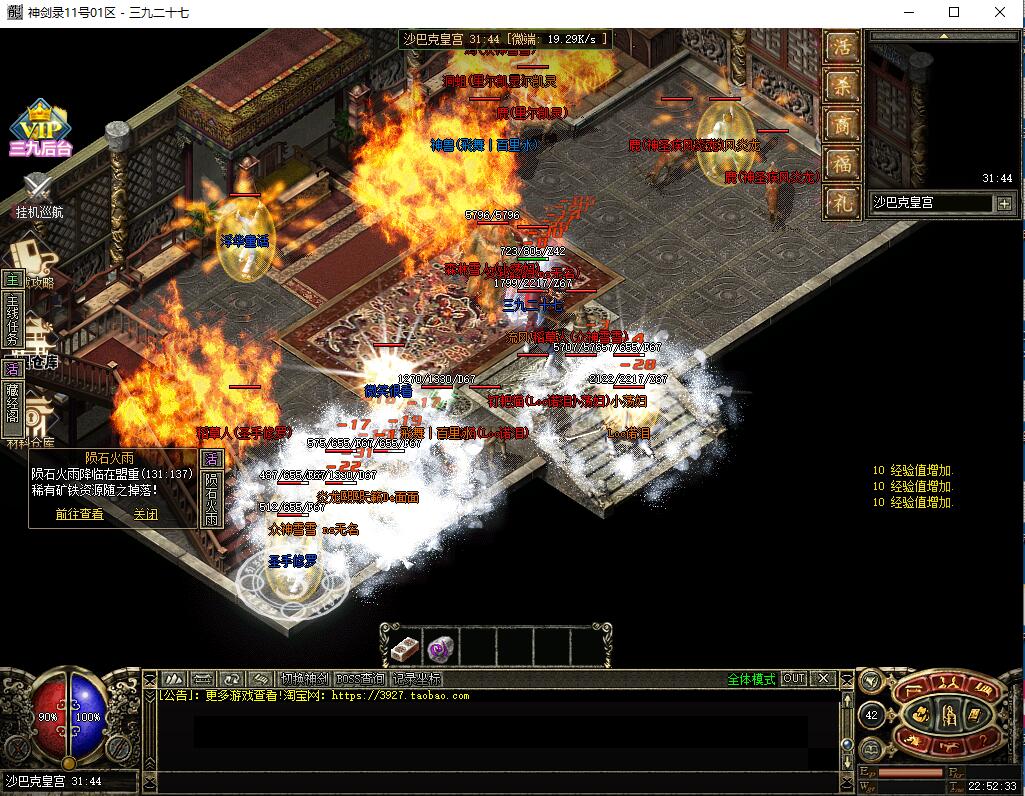Maximize the game window

click(954, 12)
